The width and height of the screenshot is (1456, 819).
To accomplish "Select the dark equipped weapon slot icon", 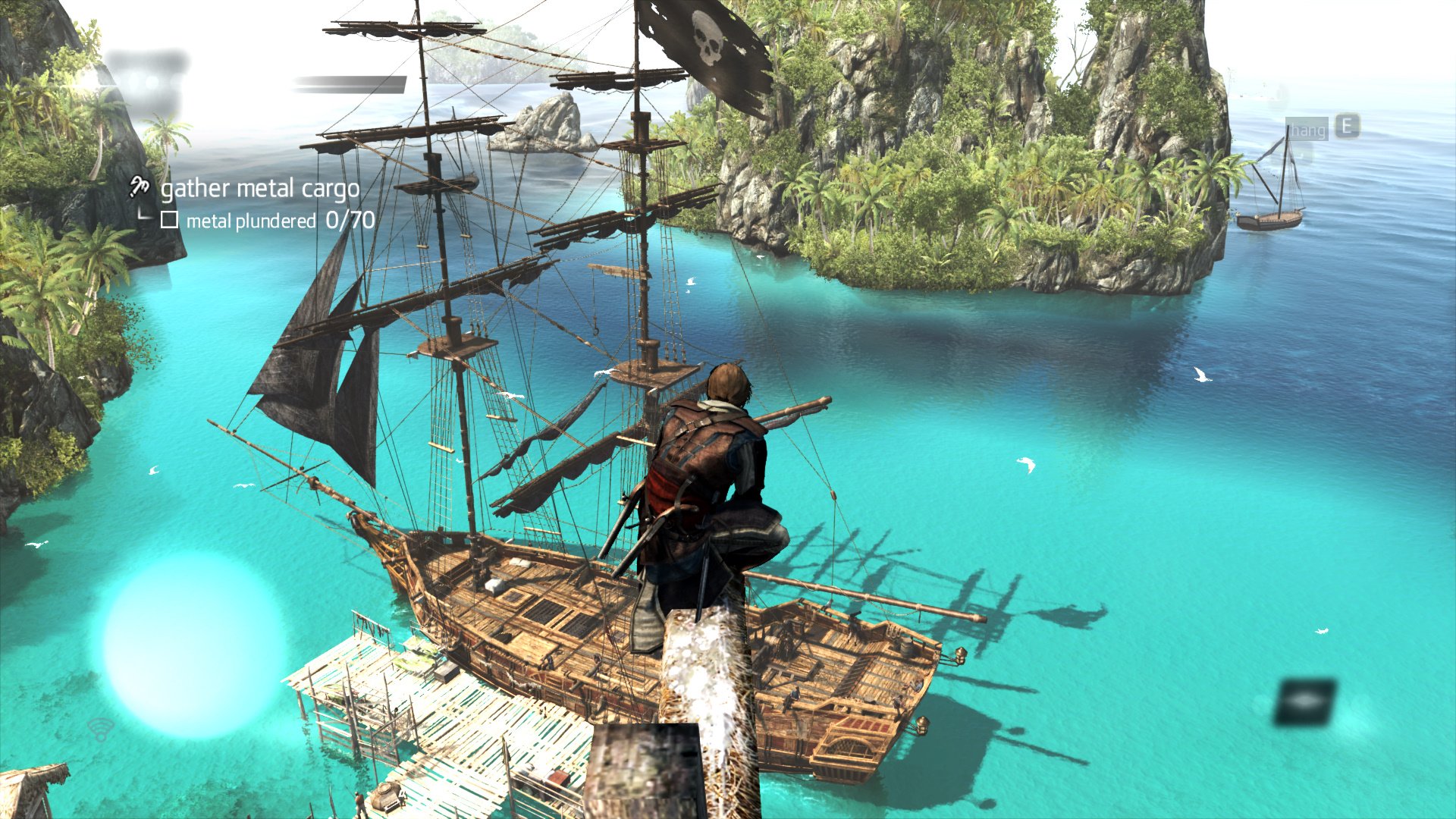I will click(1305, 701).
